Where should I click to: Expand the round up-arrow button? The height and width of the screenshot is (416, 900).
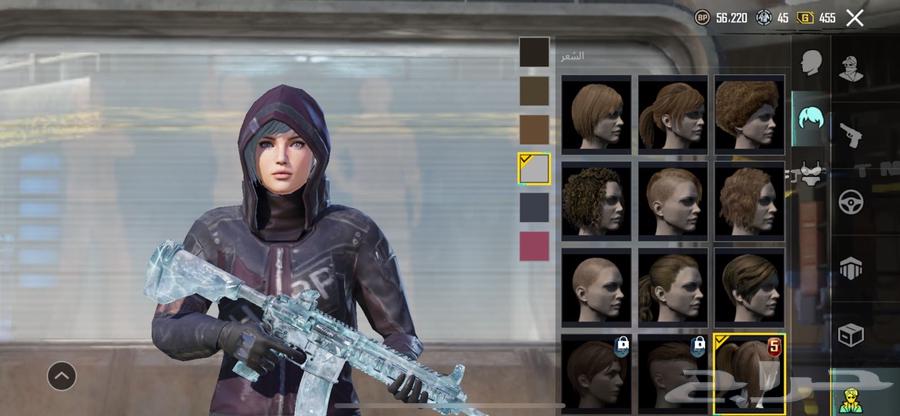coord(62,376)
